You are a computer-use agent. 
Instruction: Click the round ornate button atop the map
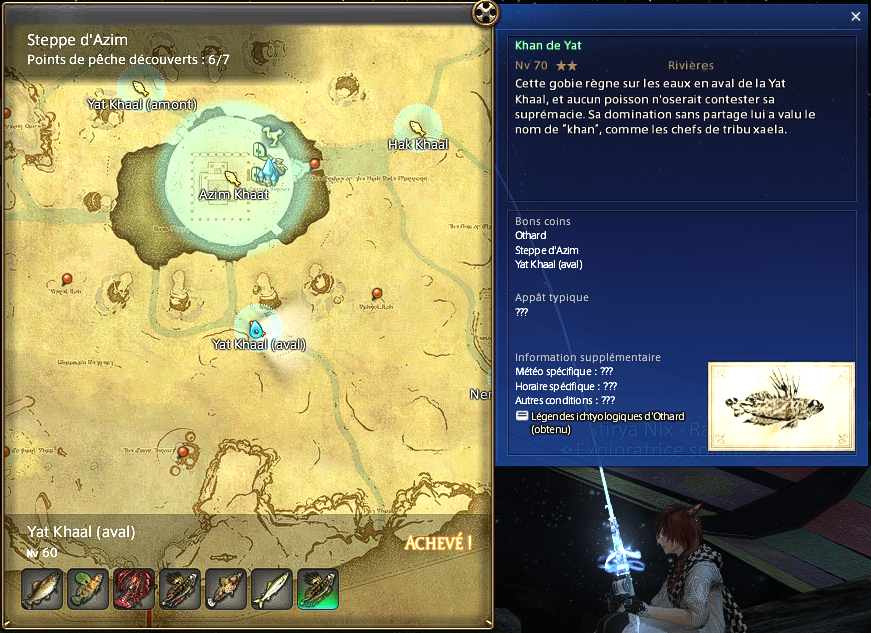pyautogui.click(x=485, y=13)
